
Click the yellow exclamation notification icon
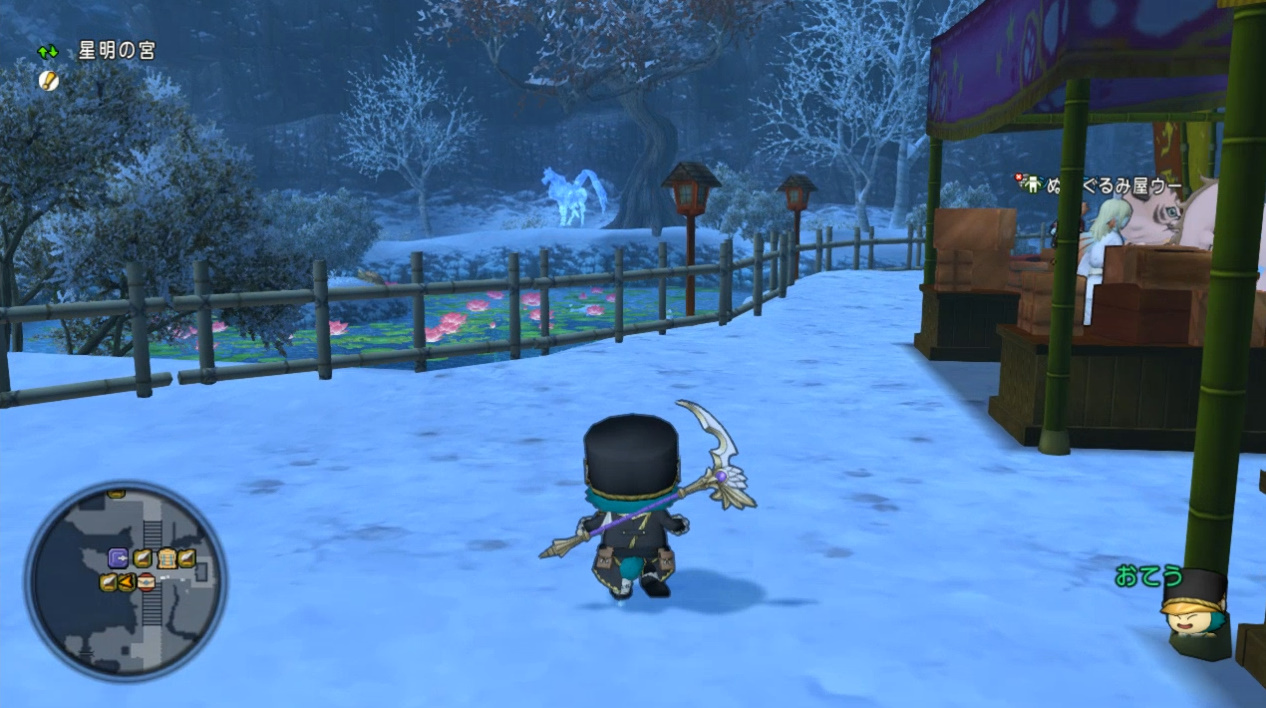pos(48,79)
